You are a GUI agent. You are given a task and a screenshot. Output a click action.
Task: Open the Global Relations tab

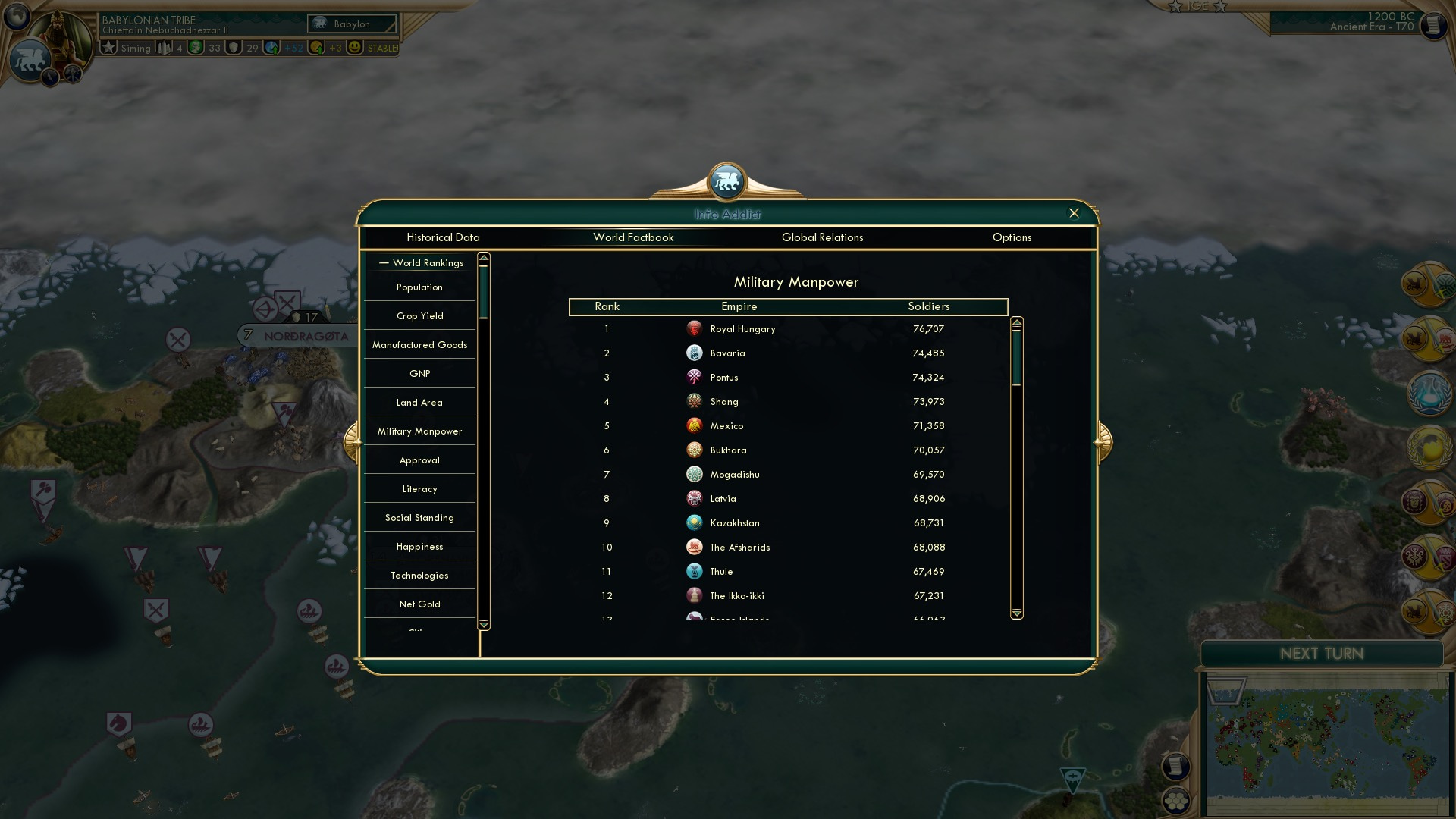(824, 237)
